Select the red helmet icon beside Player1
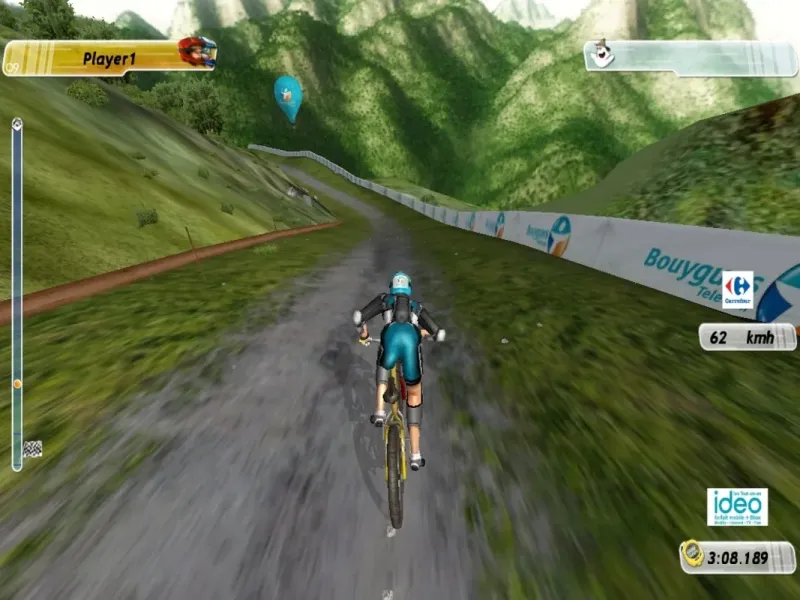800x600 pixels. pyautogui.click(x=197, y=51)
